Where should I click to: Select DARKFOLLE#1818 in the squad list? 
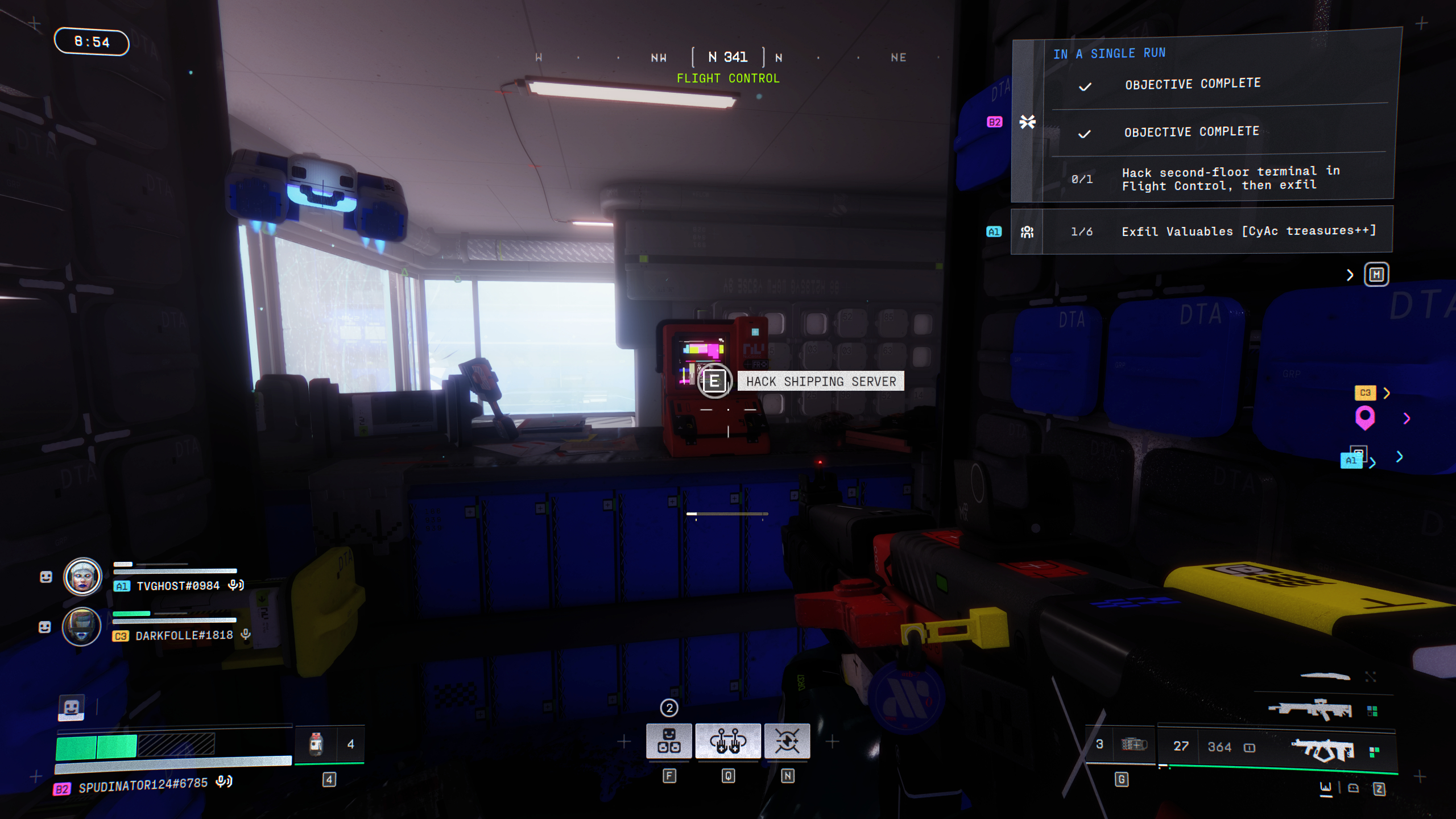click(183, 635)
